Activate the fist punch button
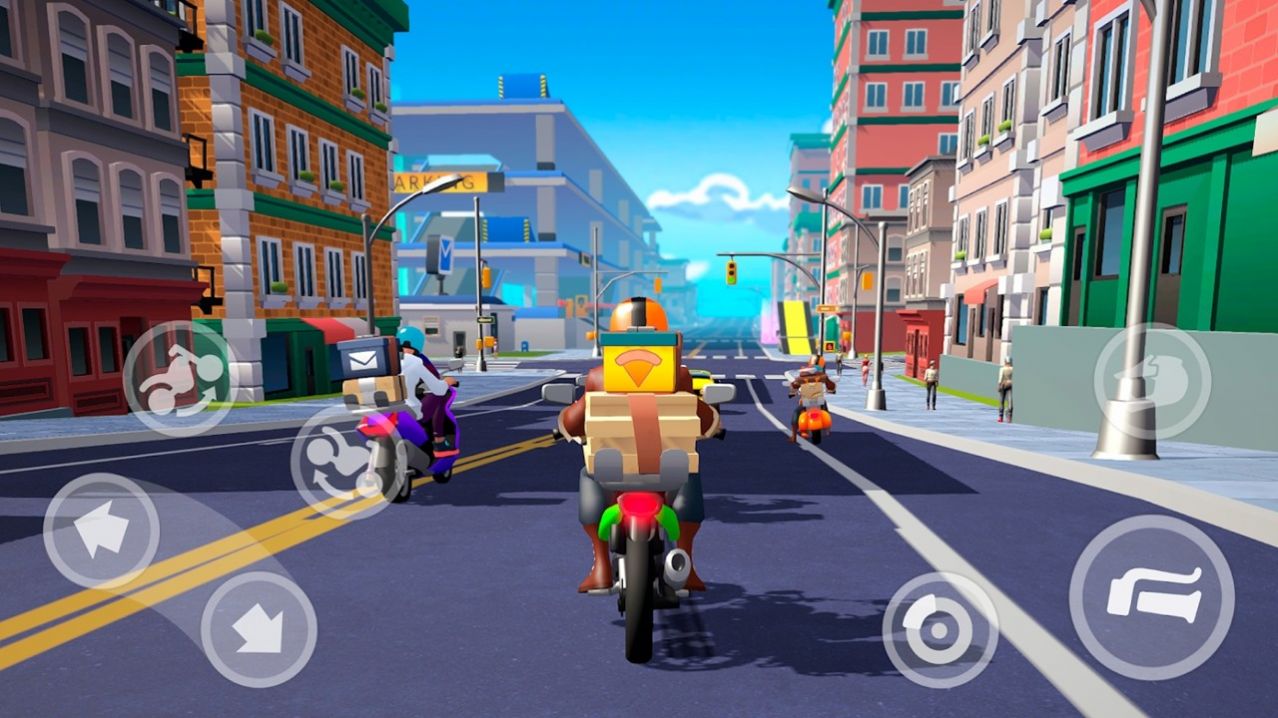Screen dimensions: 1278x718 [1151, 380]
